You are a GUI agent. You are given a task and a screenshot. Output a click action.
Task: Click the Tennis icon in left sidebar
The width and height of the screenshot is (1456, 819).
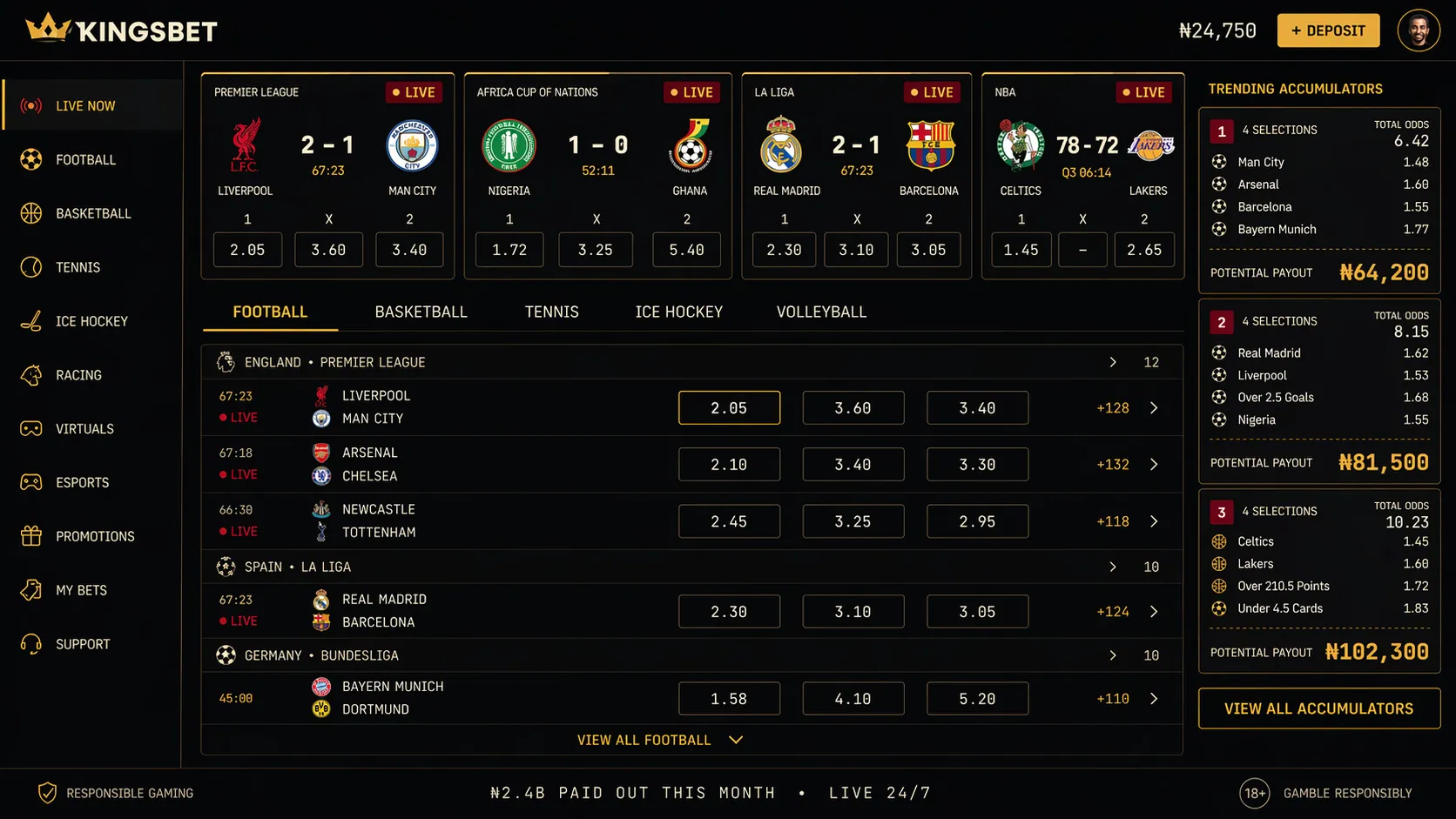pyautogui.click(x=32, y=267)
